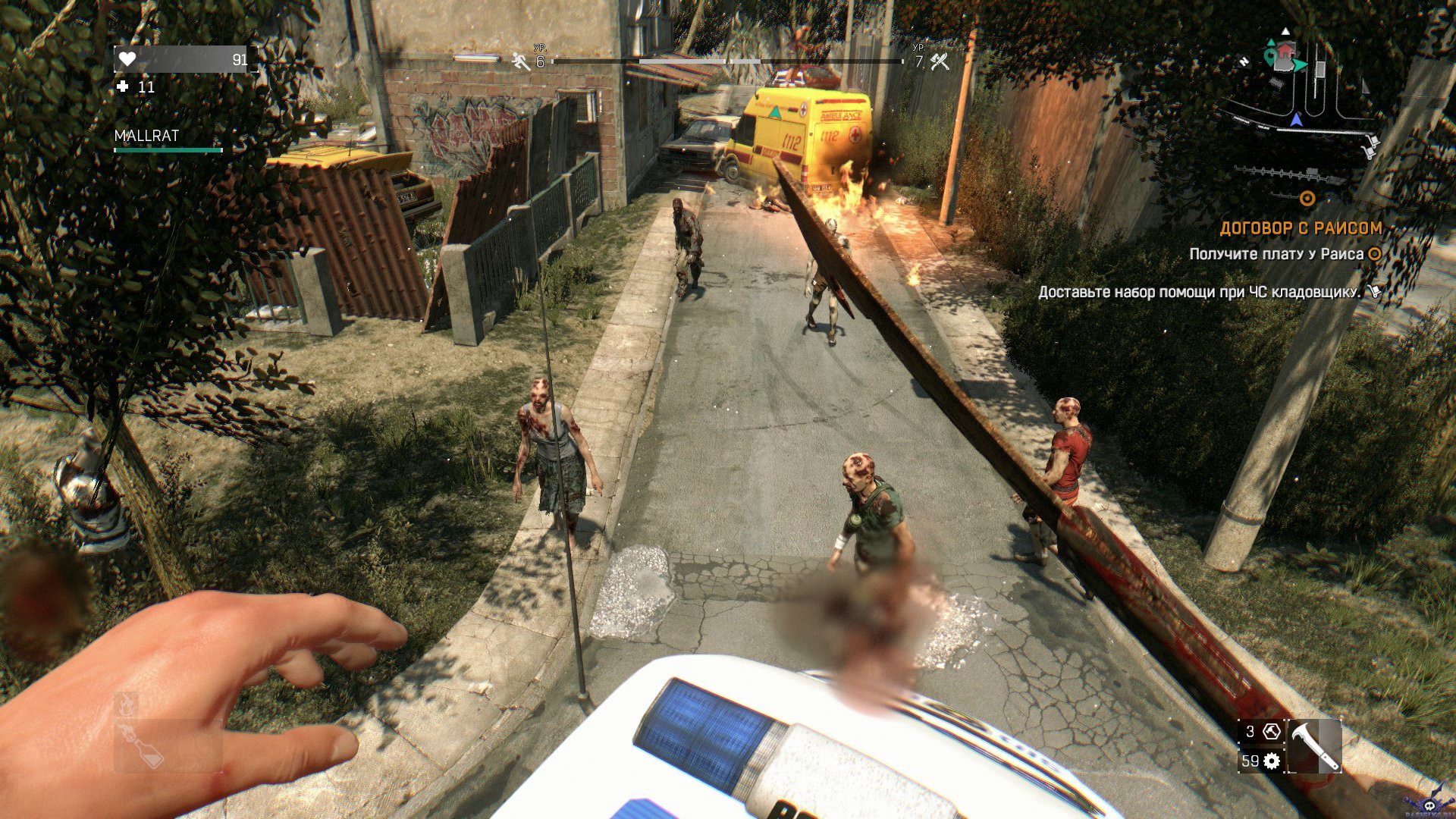Screen dimensions: 1456x819
Task: Click the weapon repairs hammer icon
Action: coord(1272,732)
